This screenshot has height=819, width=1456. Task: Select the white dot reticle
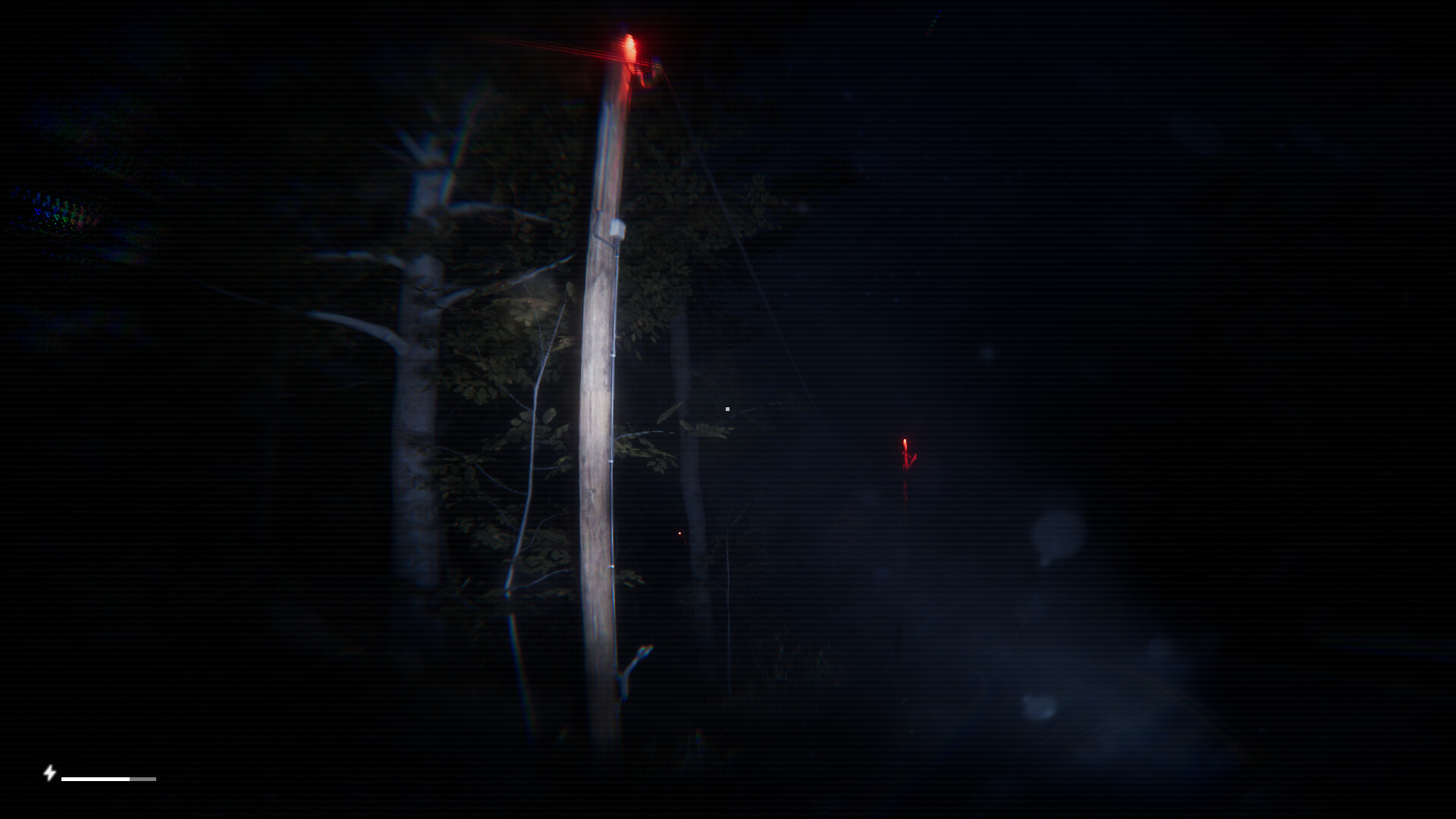[x=727, y=407]
